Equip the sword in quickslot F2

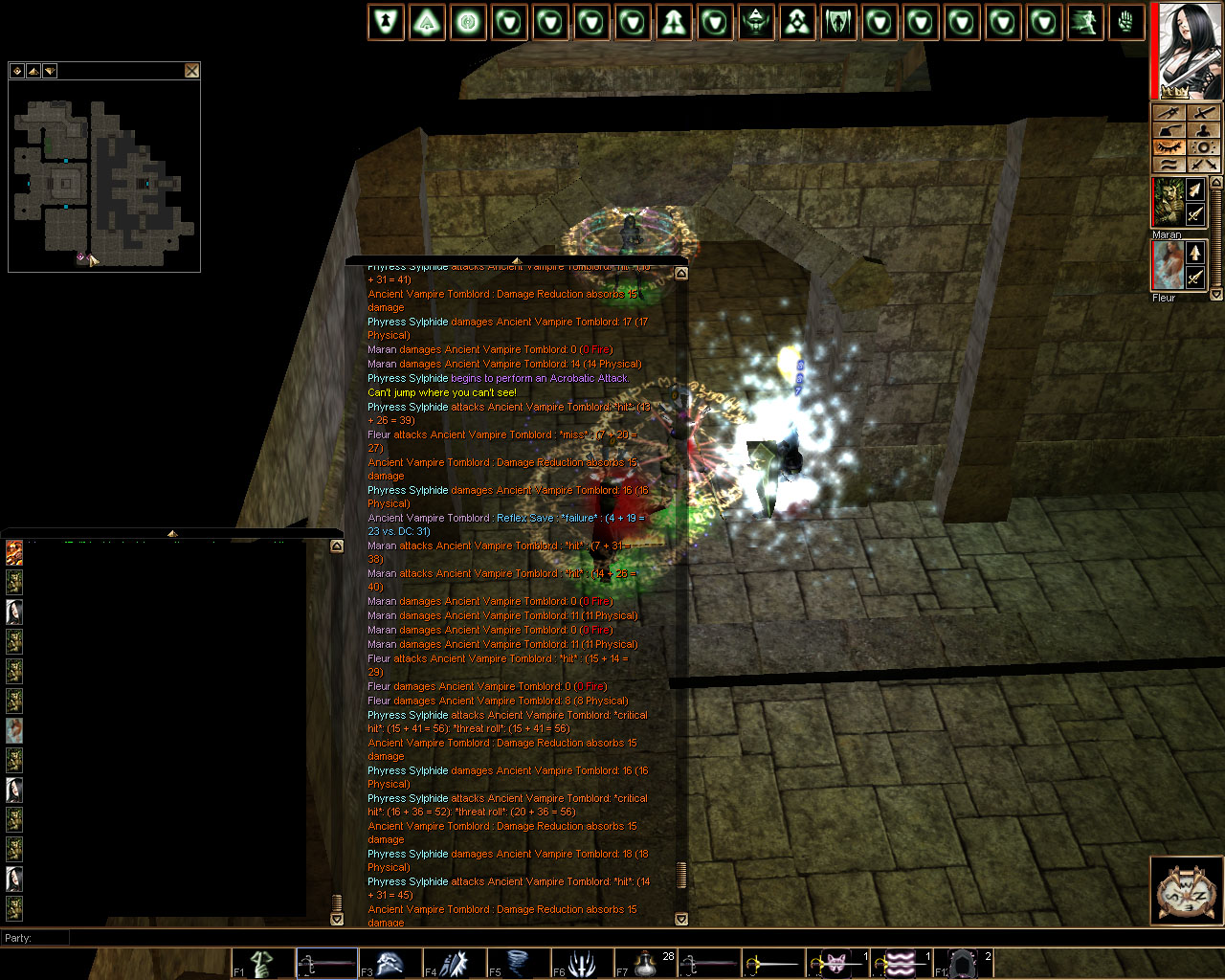[x=326, y=962]
